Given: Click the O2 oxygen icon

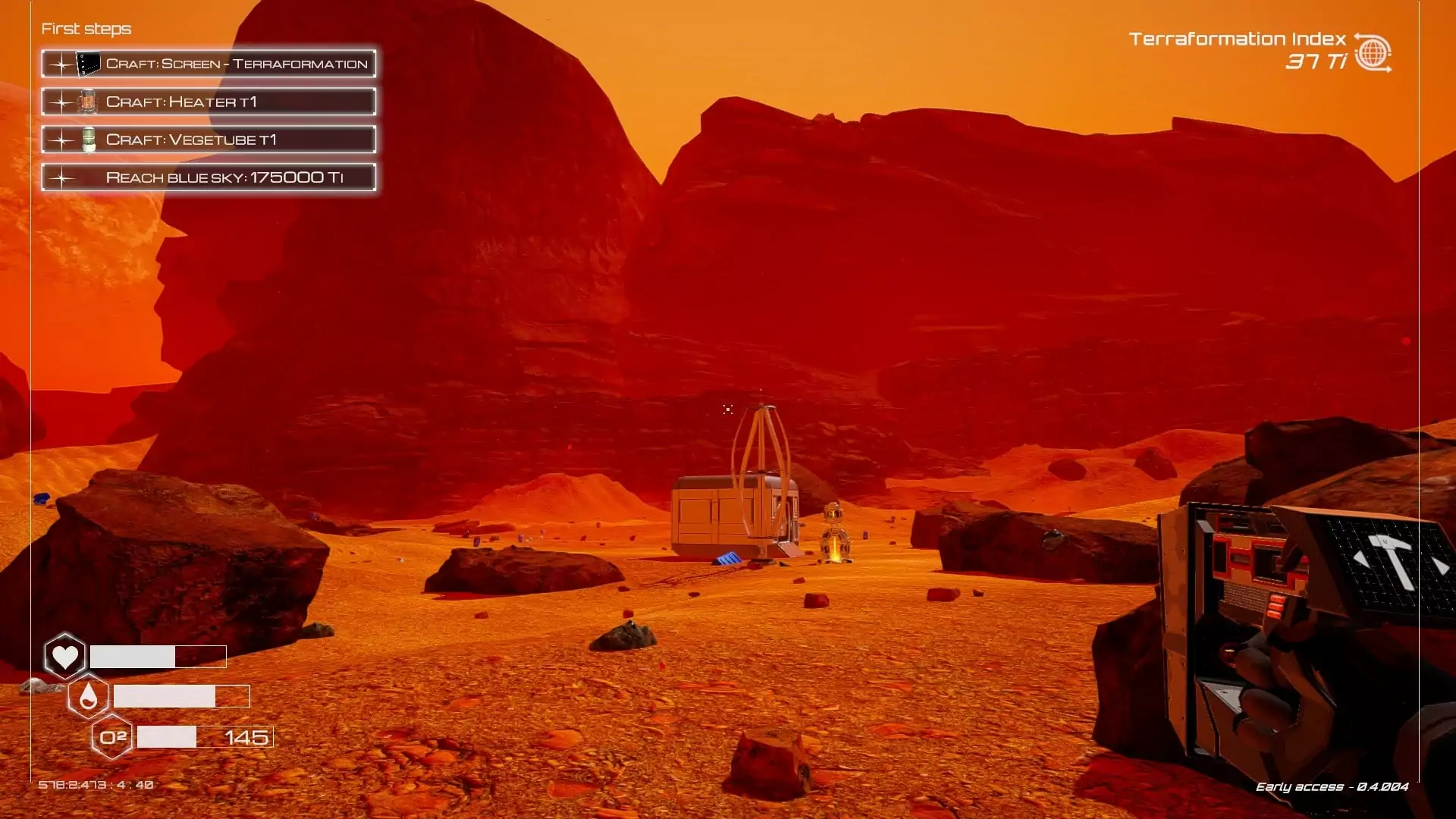Looking at the screenshot, I should click(x=112, y=737).
